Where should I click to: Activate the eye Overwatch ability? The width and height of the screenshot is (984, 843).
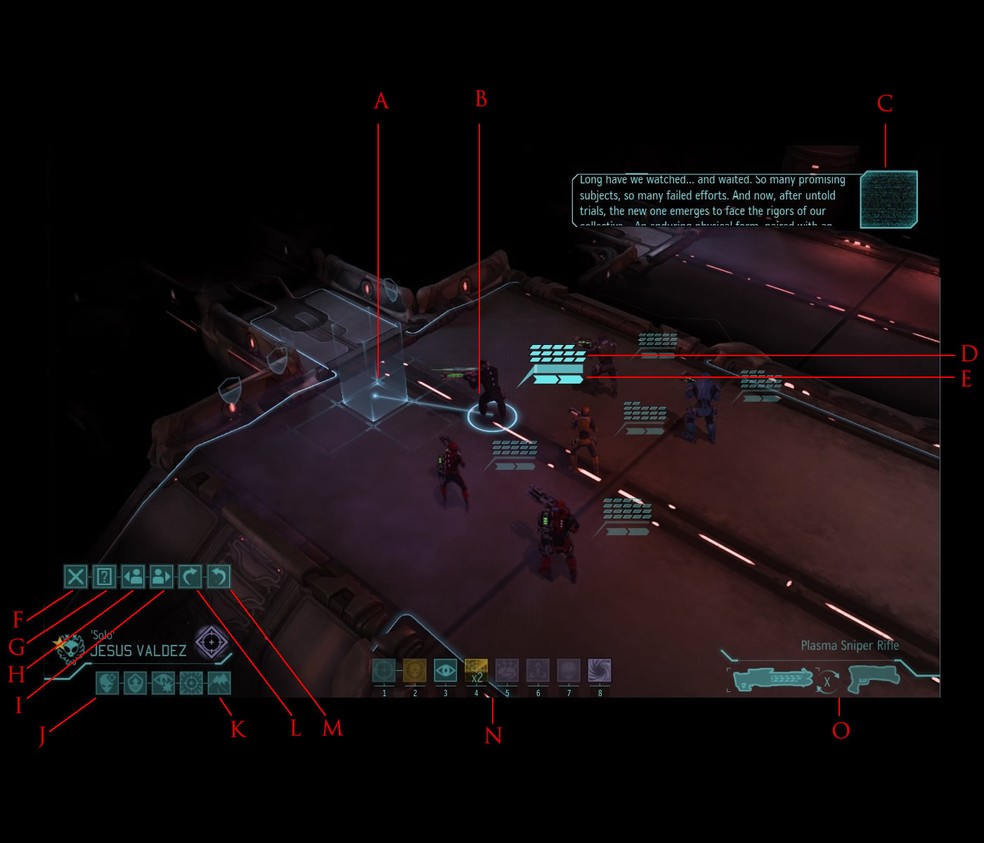point(446,671)
